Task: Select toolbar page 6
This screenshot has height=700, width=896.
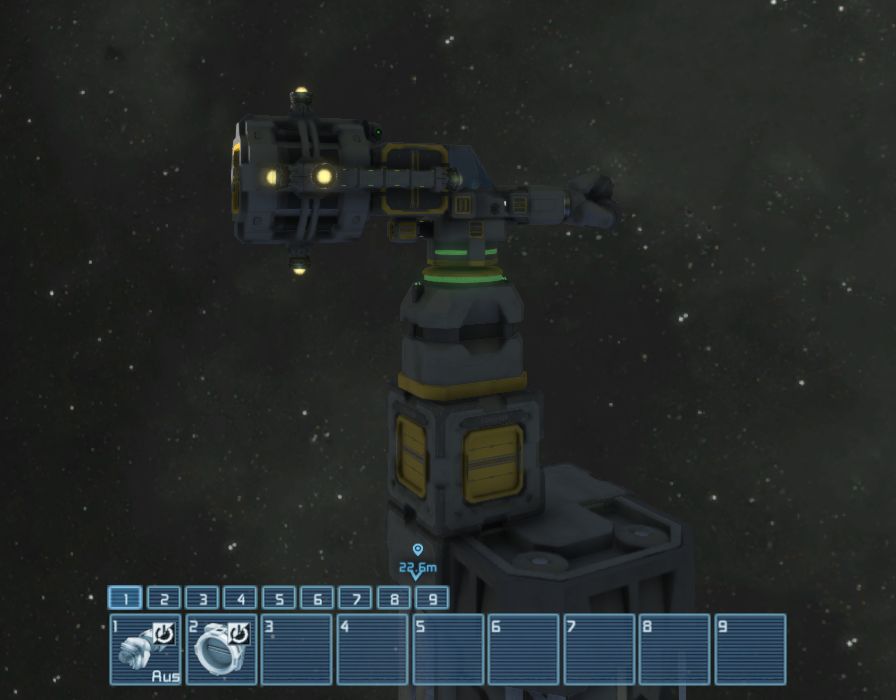Action: [317, 598]
